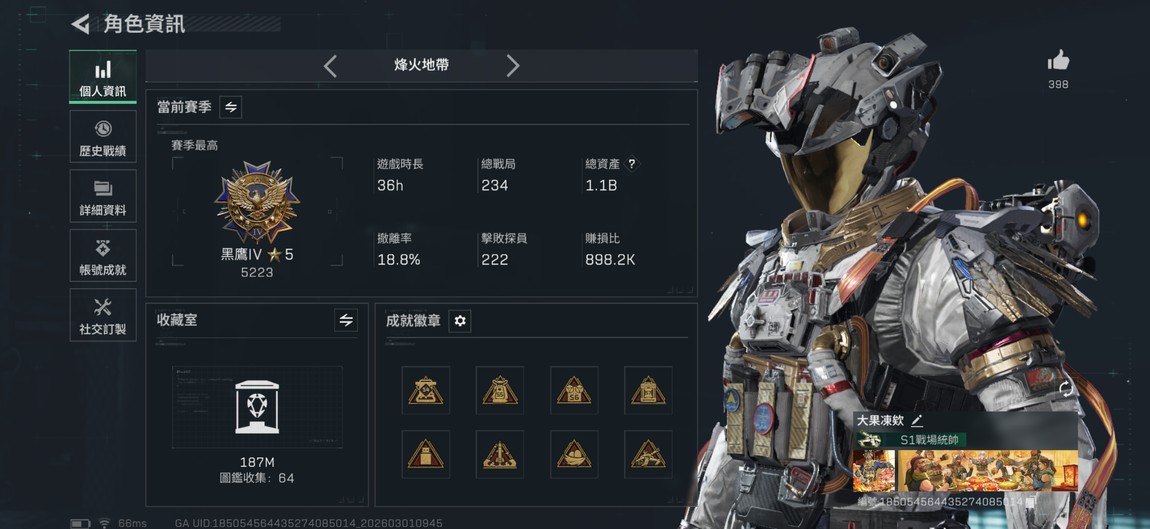Open the 收藏室 display case
Viewport: 1150px width, 529px height.
(257, 407)
